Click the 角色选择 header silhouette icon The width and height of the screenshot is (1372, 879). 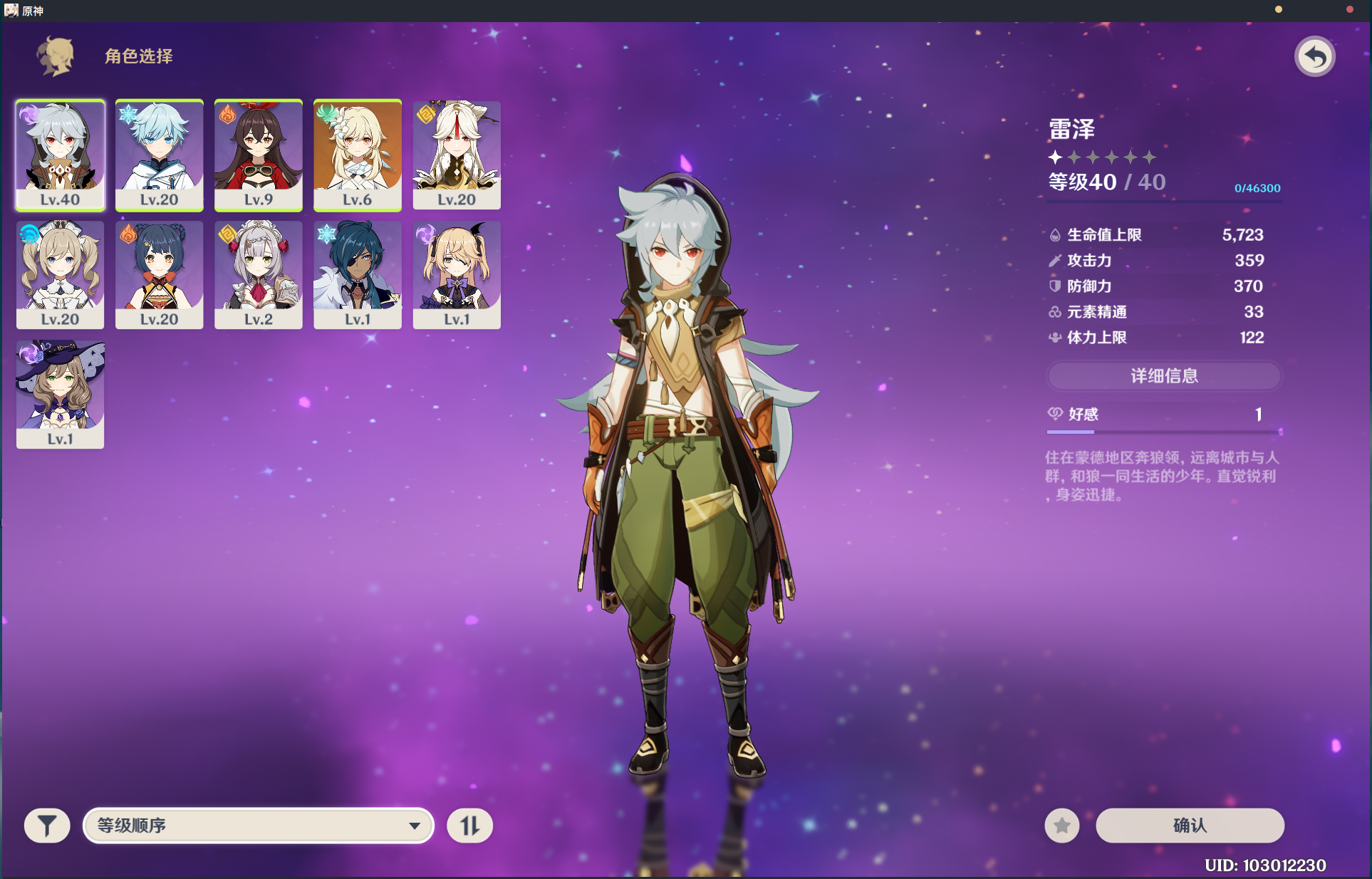54,56
